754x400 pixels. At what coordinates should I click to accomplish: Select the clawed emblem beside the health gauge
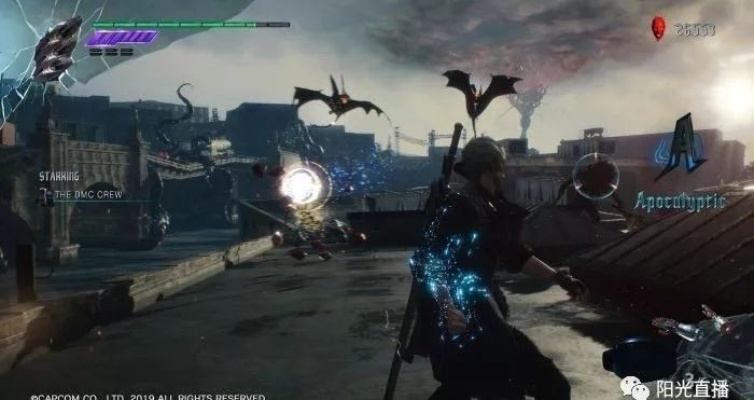pyautogui.click(x=57, y=48)
